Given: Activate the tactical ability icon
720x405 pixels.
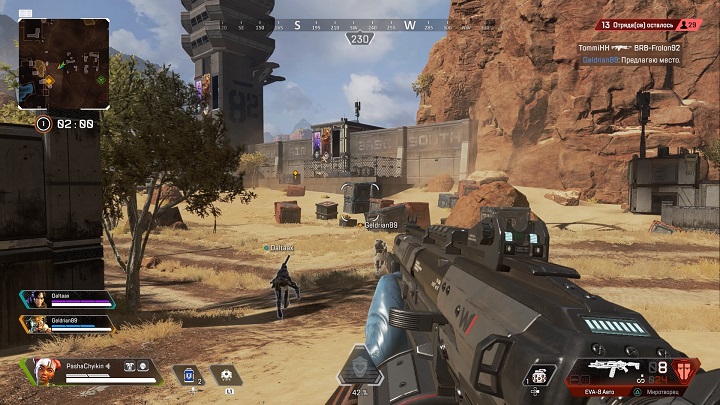Looking at the screenshot, I should (226, 375).
